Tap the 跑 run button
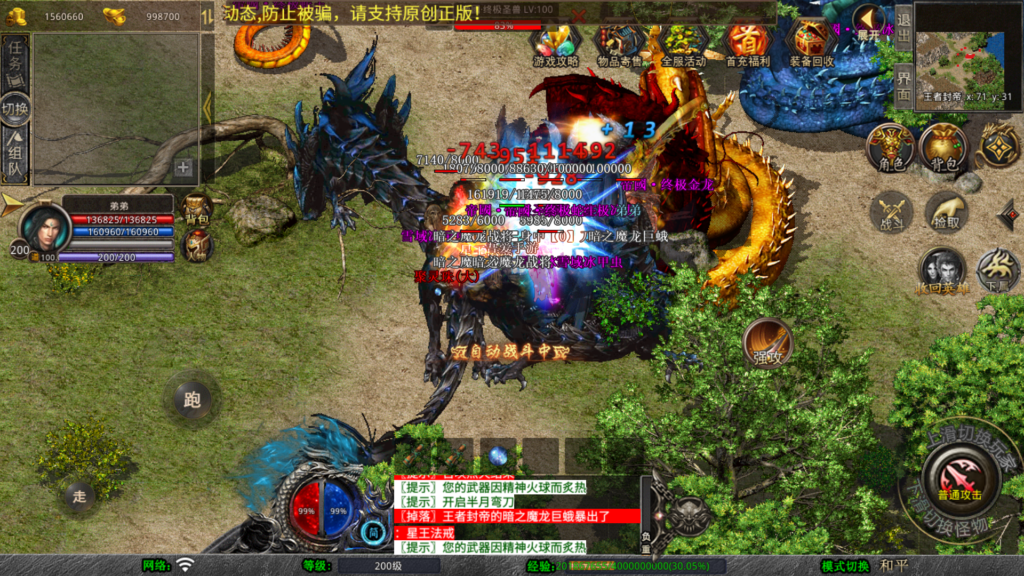This screenshot has width=1024, height=576. 192,400
